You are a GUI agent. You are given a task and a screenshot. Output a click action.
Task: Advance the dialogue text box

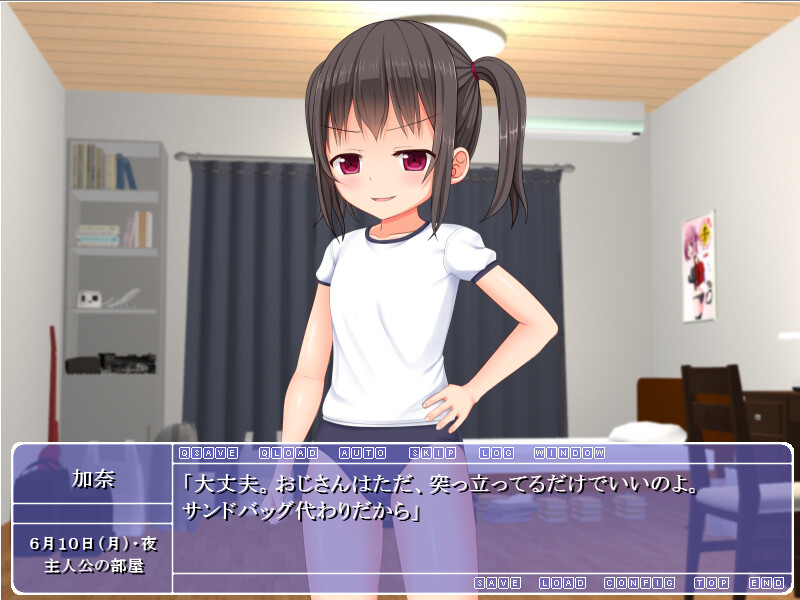478,518
